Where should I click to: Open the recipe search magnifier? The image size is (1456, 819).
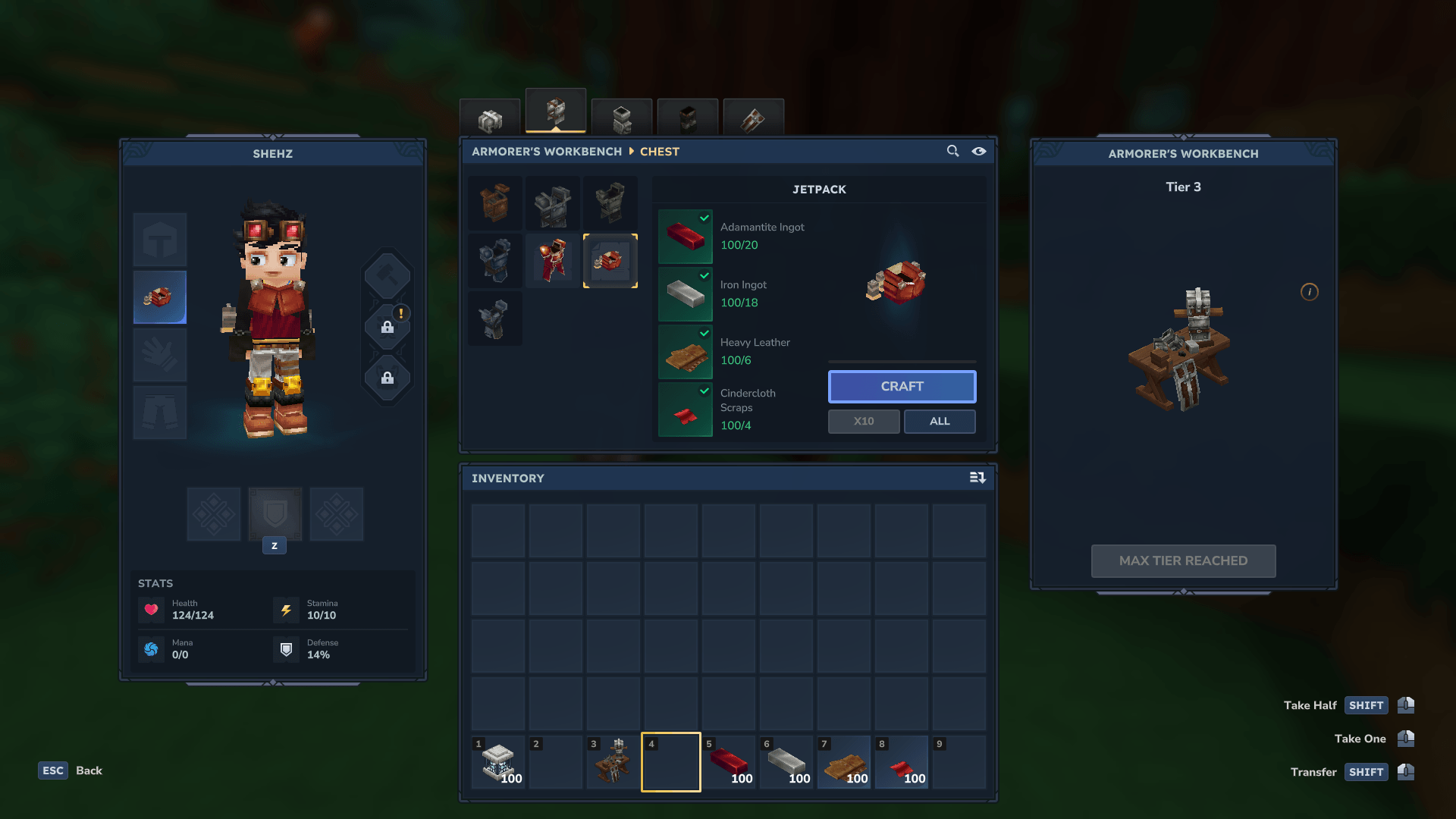[x=952, y=151]
